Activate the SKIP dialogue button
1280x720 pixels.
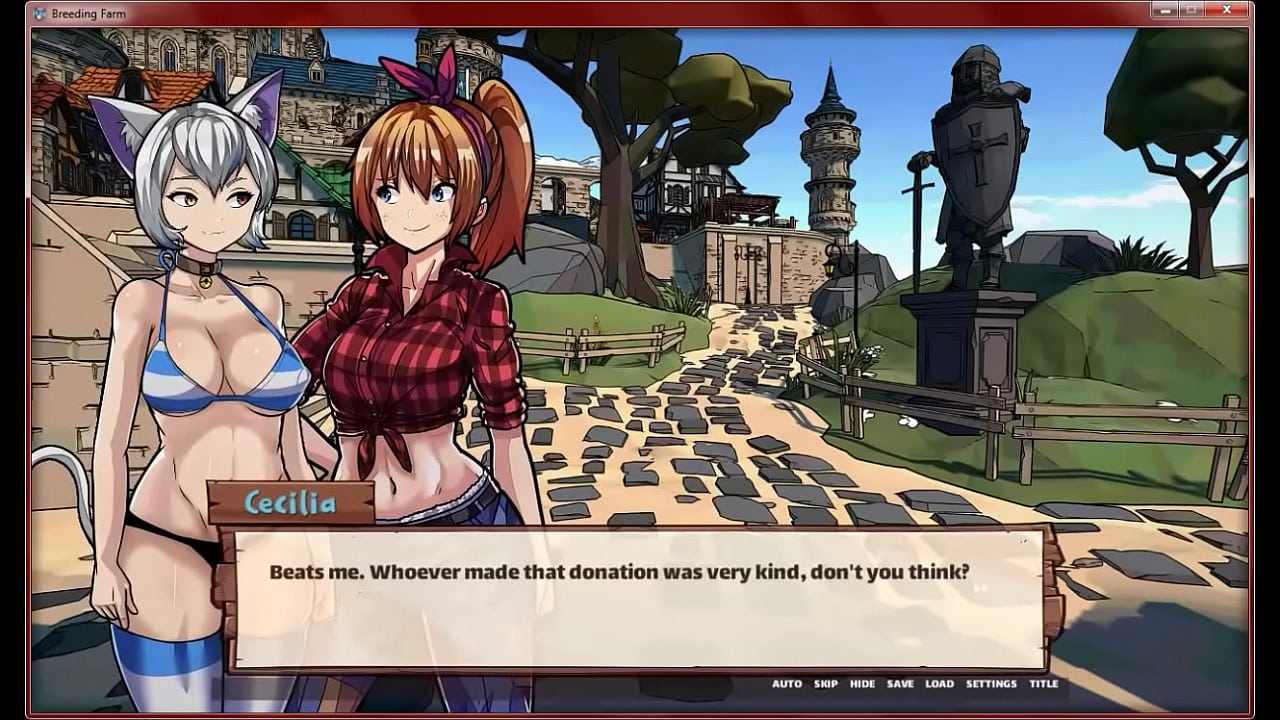pyautogui.click(x=826, y=684)
